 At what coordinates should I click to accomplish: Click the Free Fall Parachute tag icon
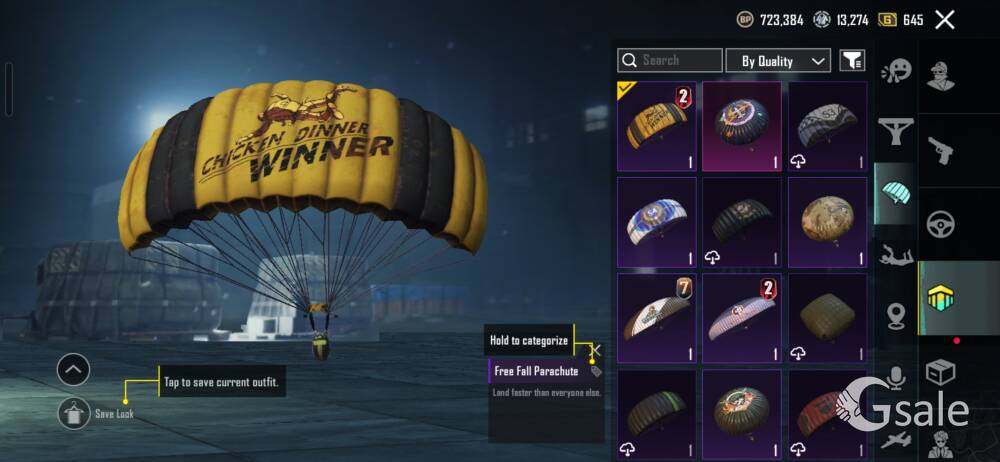(x=596, y=371)
